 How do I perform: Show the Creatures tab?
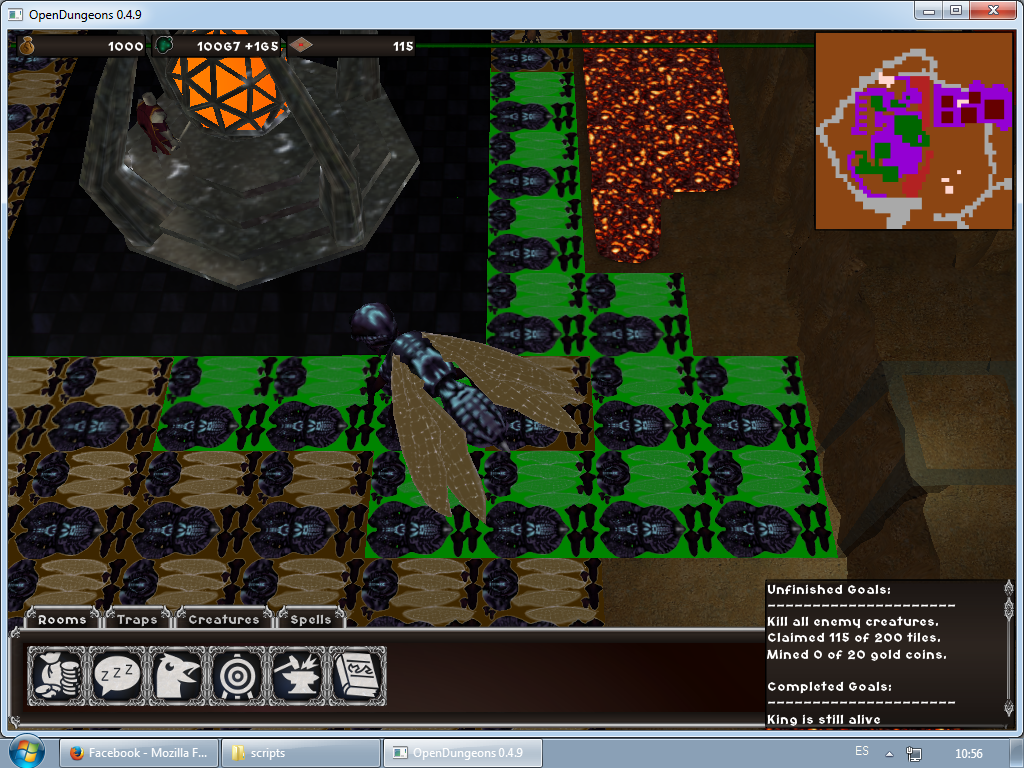click(x=223, y=619)
